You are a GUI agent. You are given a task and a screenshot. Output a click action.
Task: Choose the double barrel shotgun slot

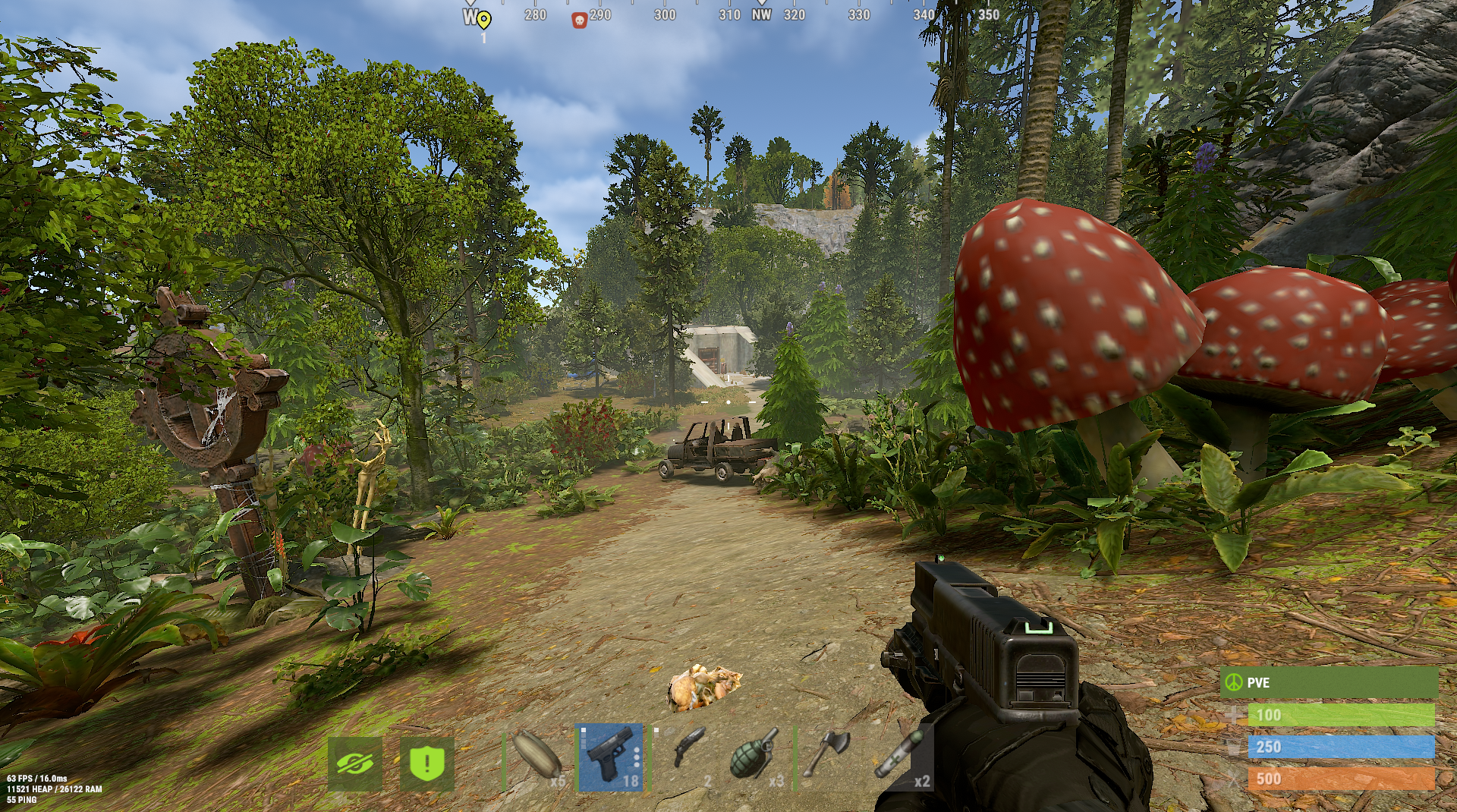point(683,757)
